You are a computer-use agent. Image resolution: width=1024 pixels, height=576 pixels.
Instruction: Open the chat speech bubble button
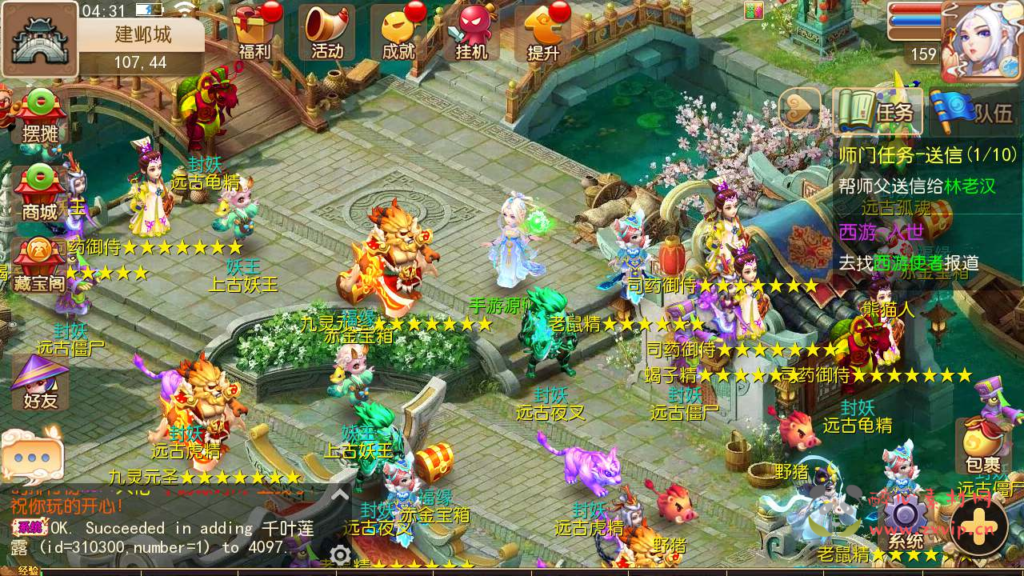click(x=32, y=456)
